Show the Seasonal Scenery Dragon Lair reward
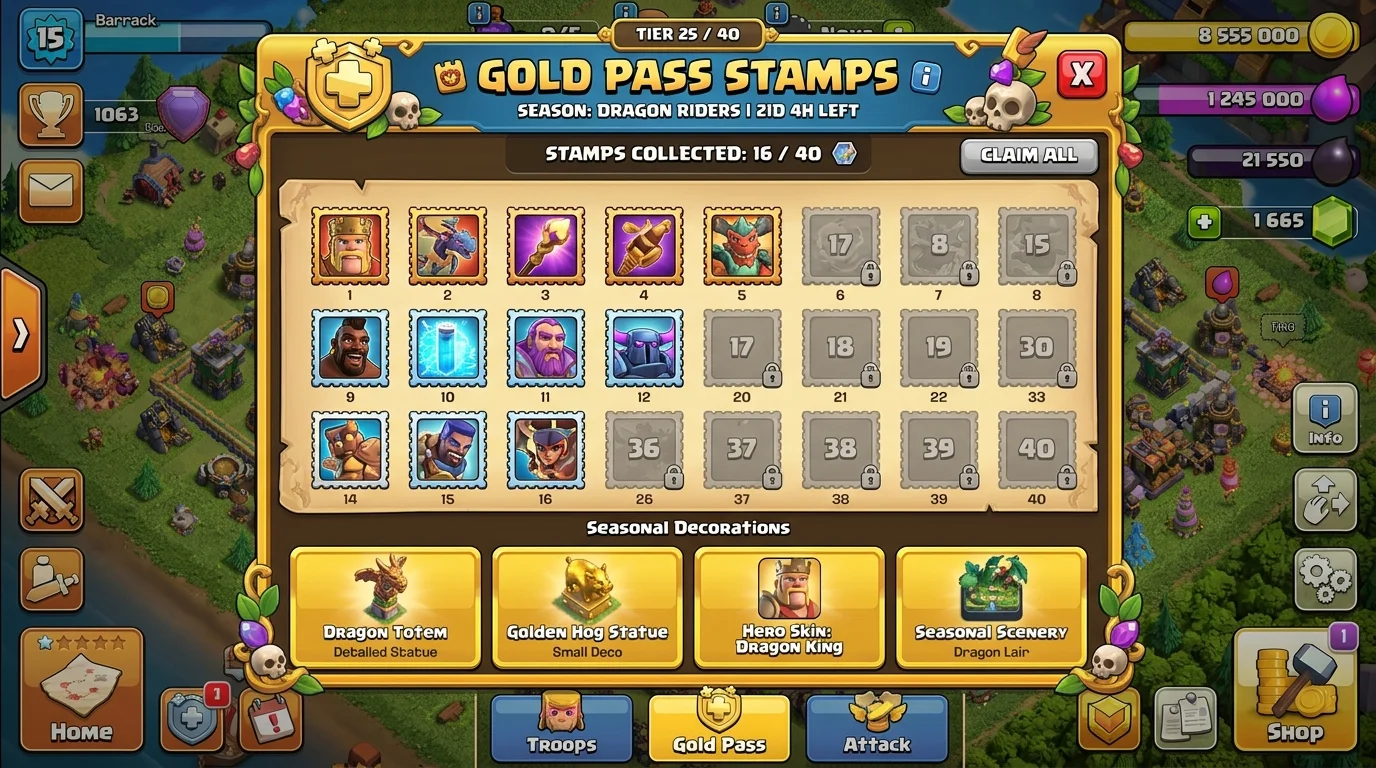The height and width of the screenshot is (768, 1376). pos(991,607)
